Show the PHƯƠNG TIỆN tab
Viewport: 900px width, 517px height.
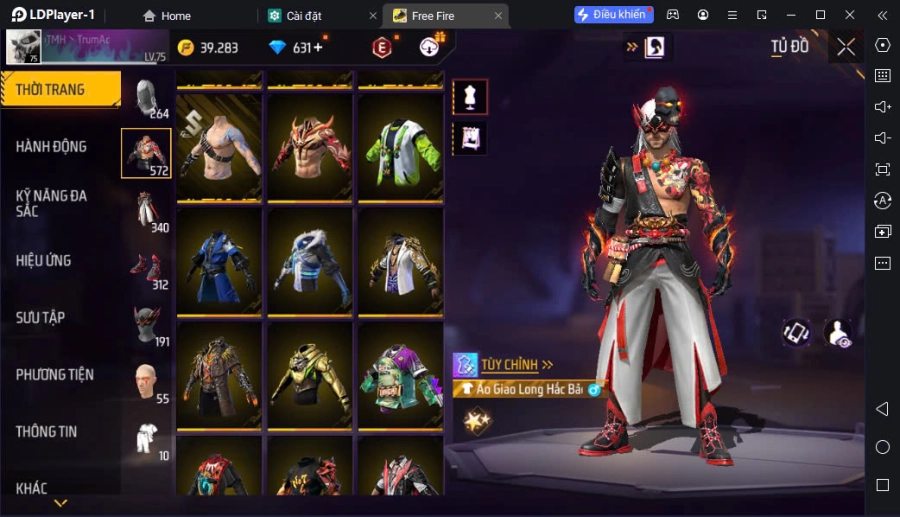click(55, 375)
